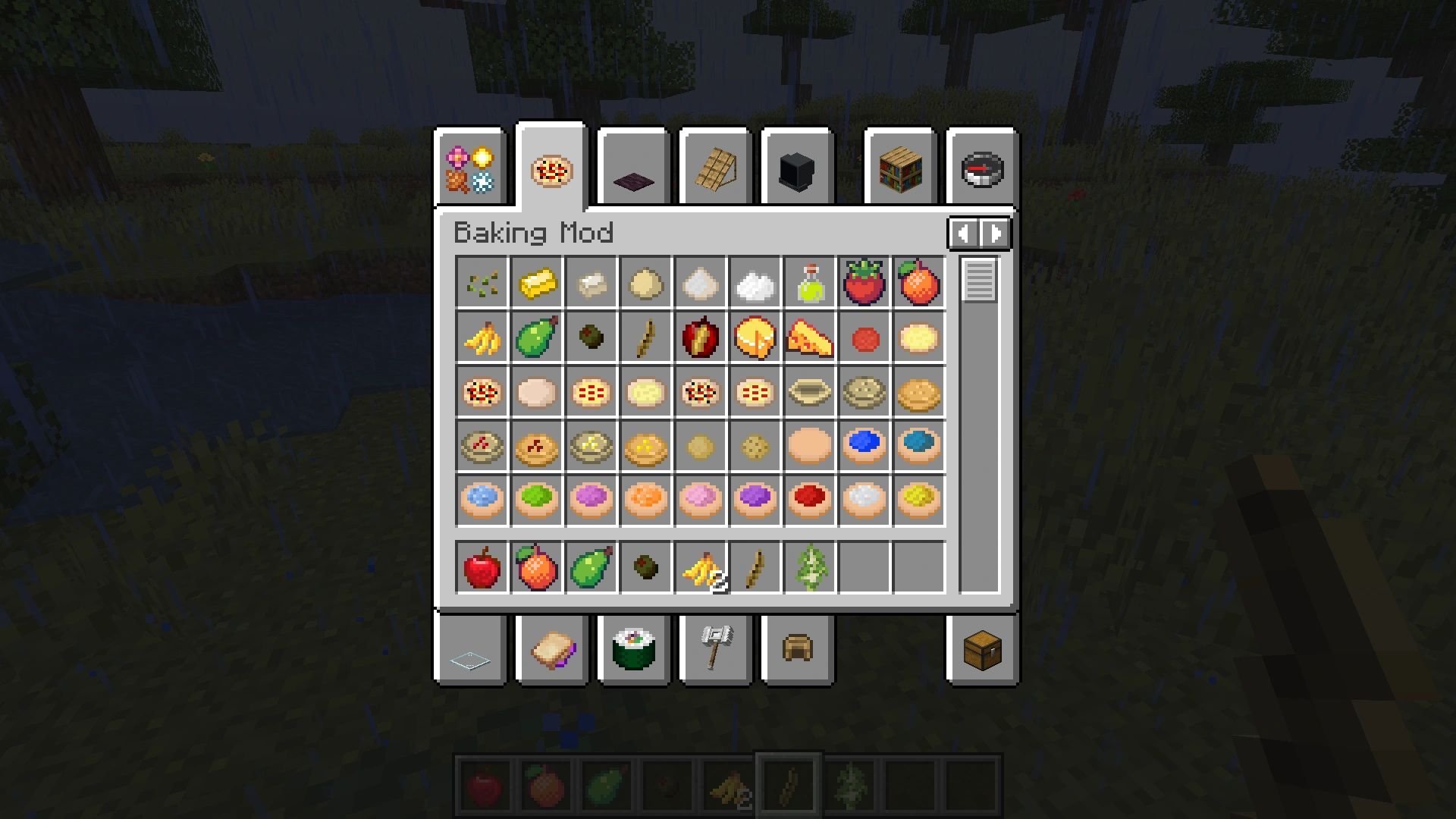The width and height of the screenshot is (1456, 819).
Task: Pick the butter stick item
Action: pos(537,283)
